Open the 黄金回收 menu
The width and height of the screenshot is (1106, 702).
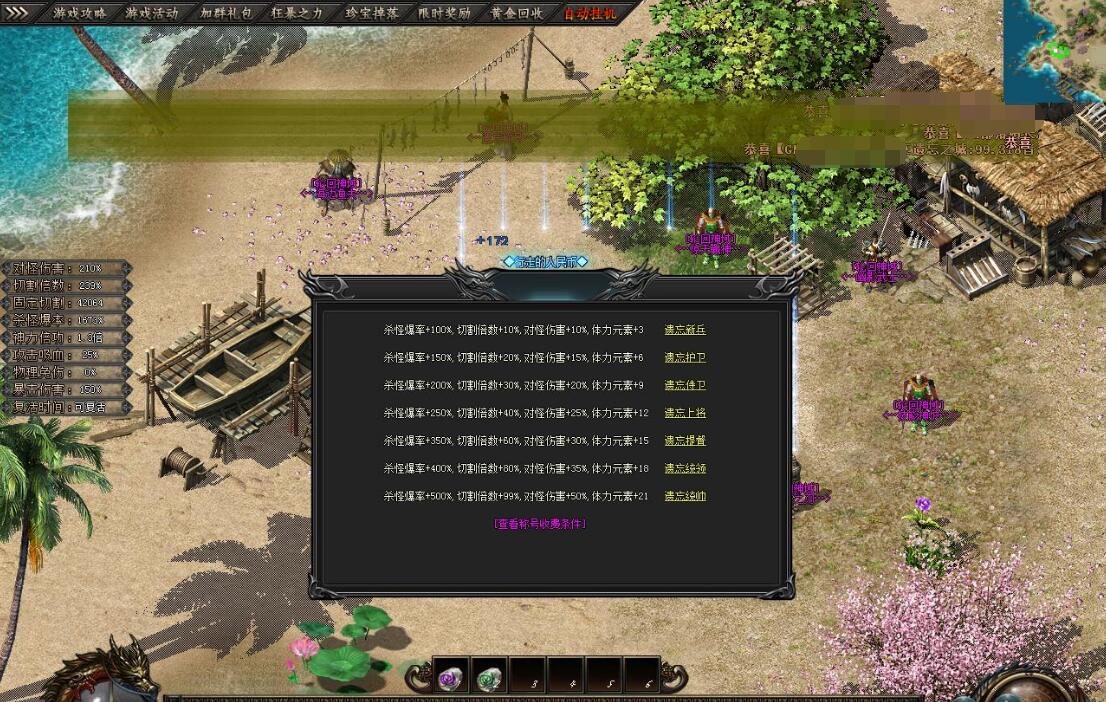(517, 13)
